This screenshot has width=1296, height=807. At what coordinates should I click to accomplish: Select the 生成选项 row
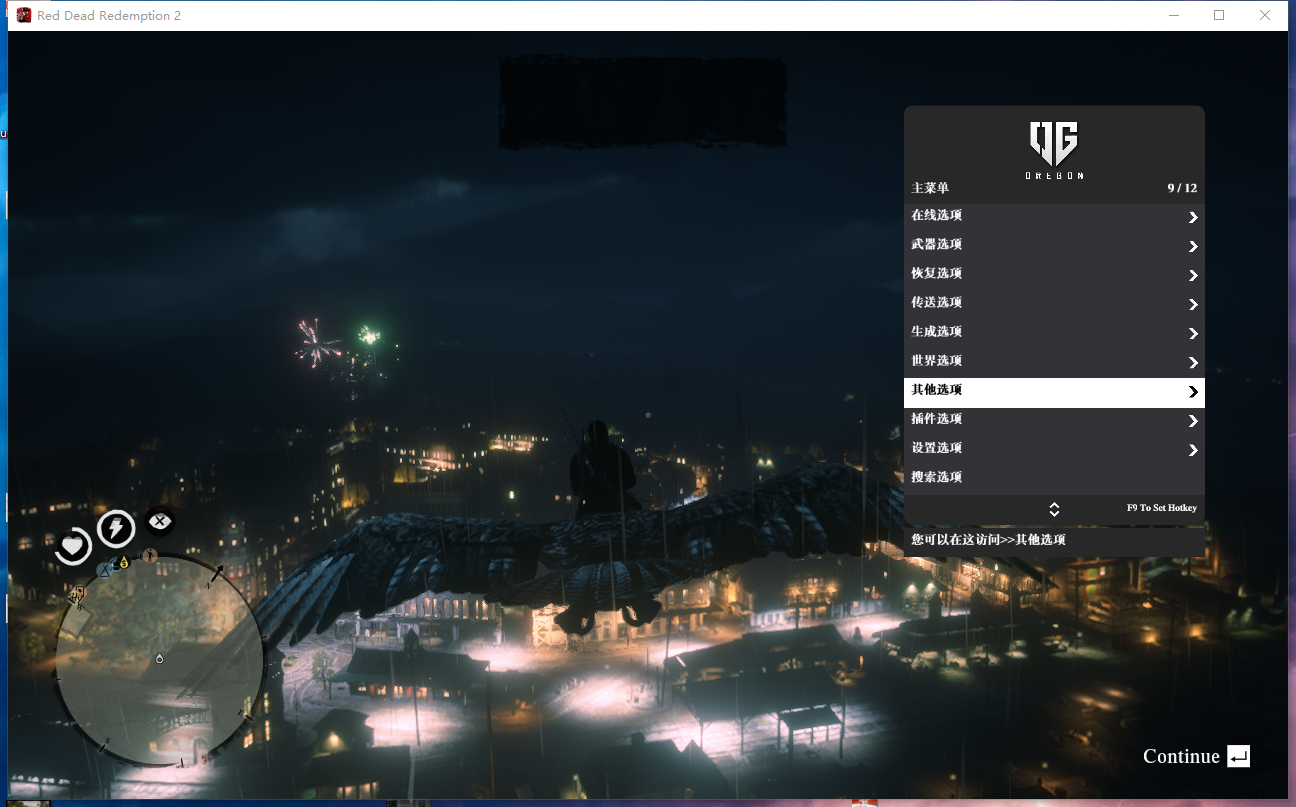(1053, 333)
